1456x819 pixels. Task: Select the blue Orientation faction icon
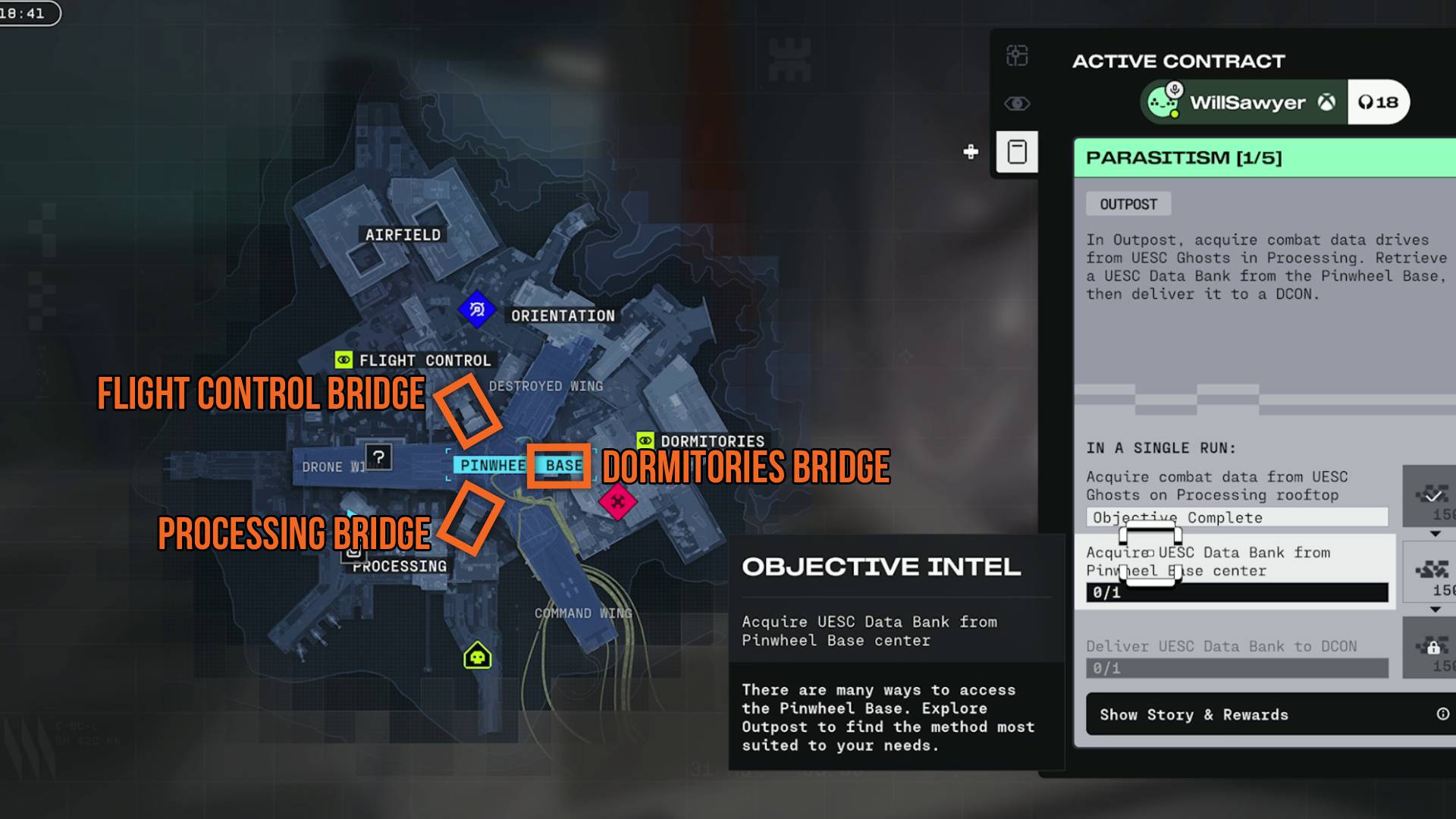click(477, 309)
